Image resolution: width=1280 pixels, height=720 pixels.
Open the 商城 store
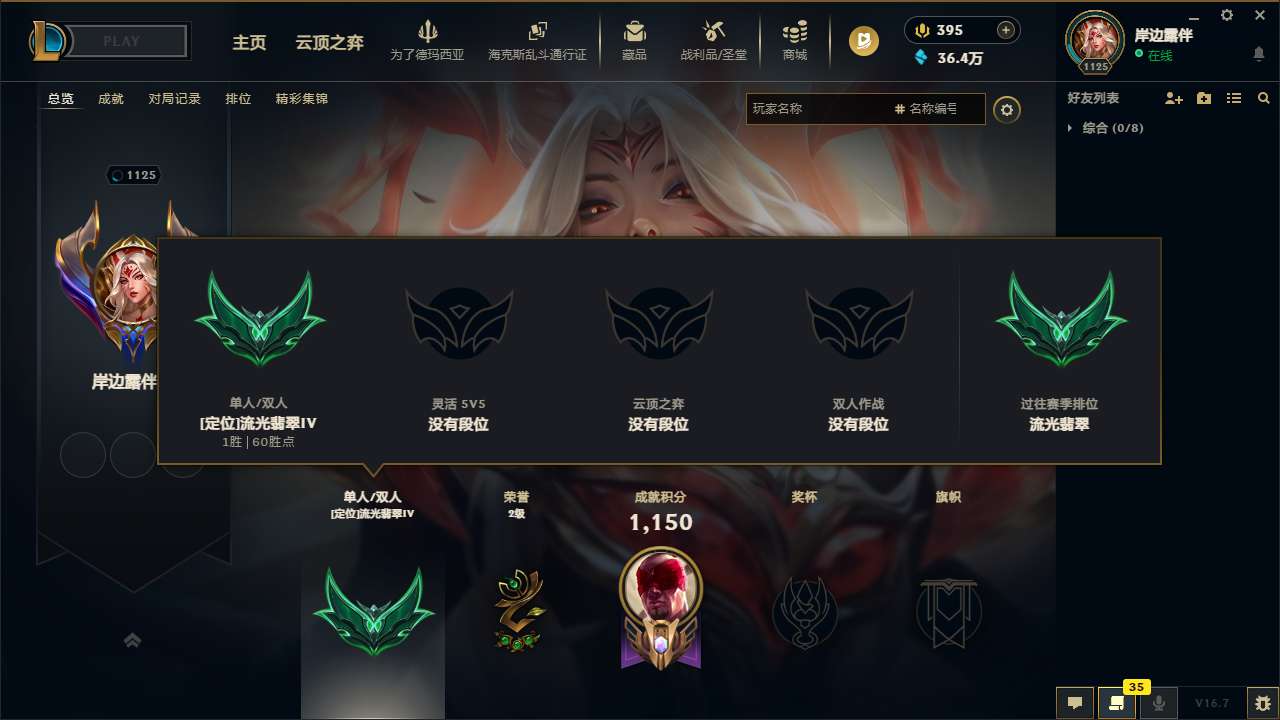(x=795, y=41)
